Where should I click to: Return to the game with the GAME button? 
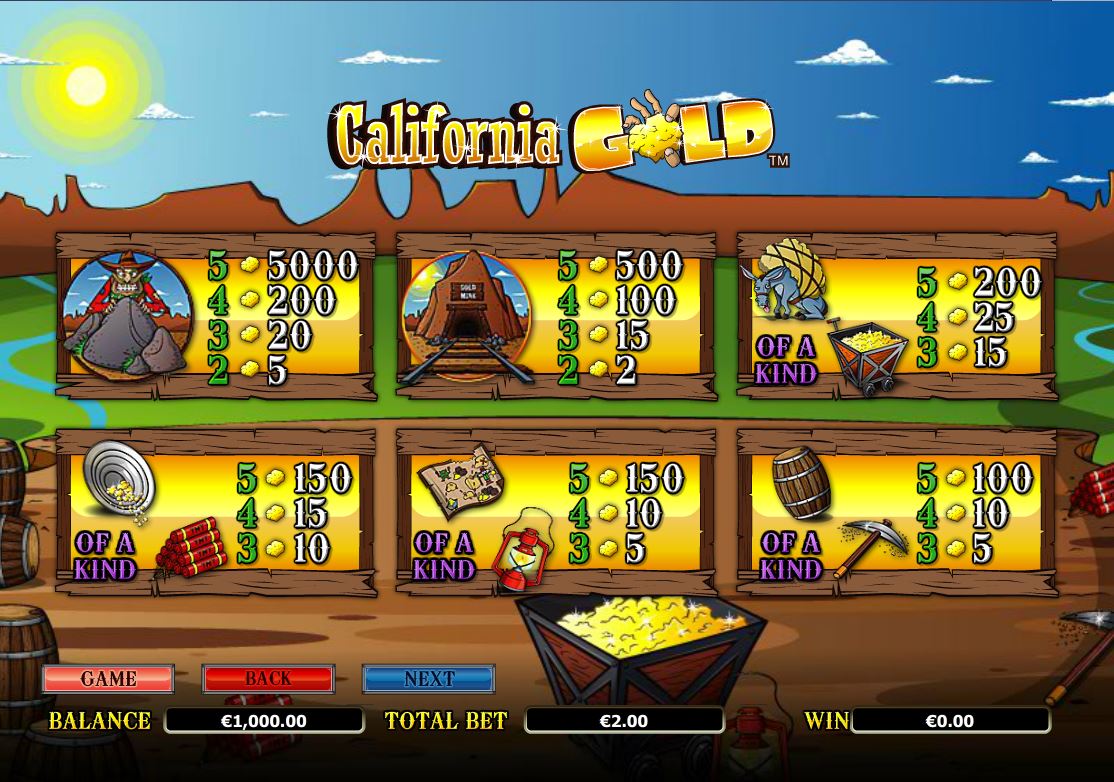pyautogui.click(x=108, y=679)
